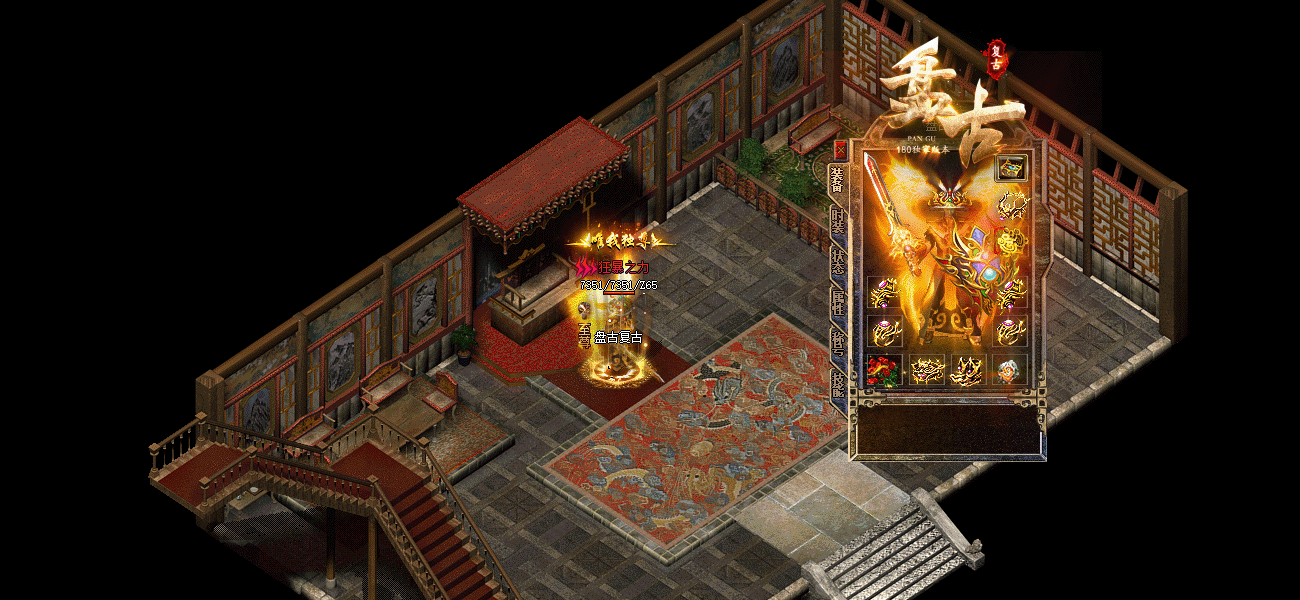Select the 属性 attributes tab
The width and height of the screenshot is (1300, 600).
click(x=838, y=301)
